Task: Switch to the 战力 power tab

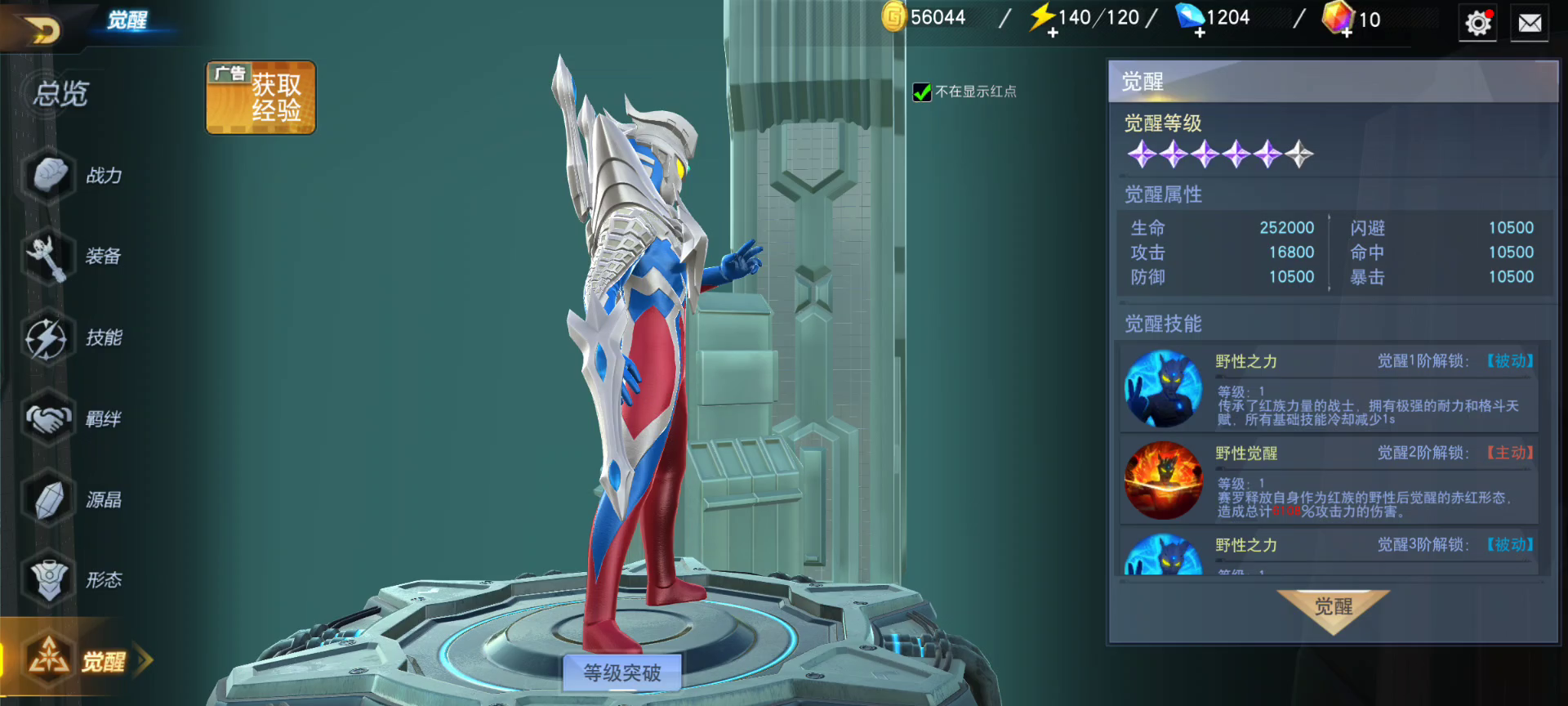Action: (73, 175)
